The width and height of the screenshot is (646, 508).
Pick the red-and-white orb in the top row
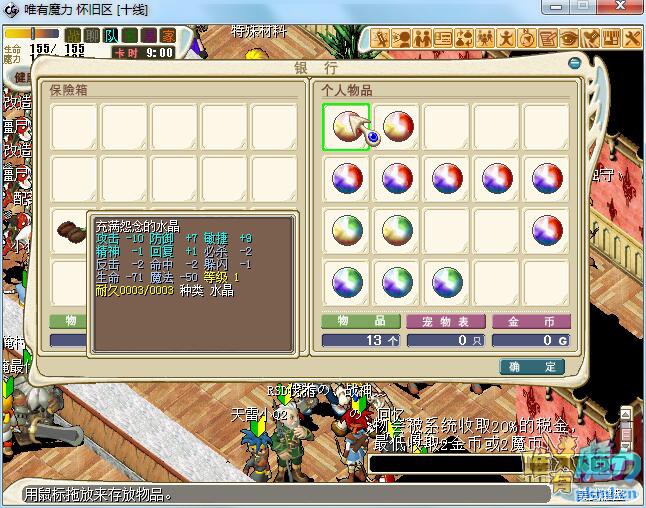click(x=397, y=127)
